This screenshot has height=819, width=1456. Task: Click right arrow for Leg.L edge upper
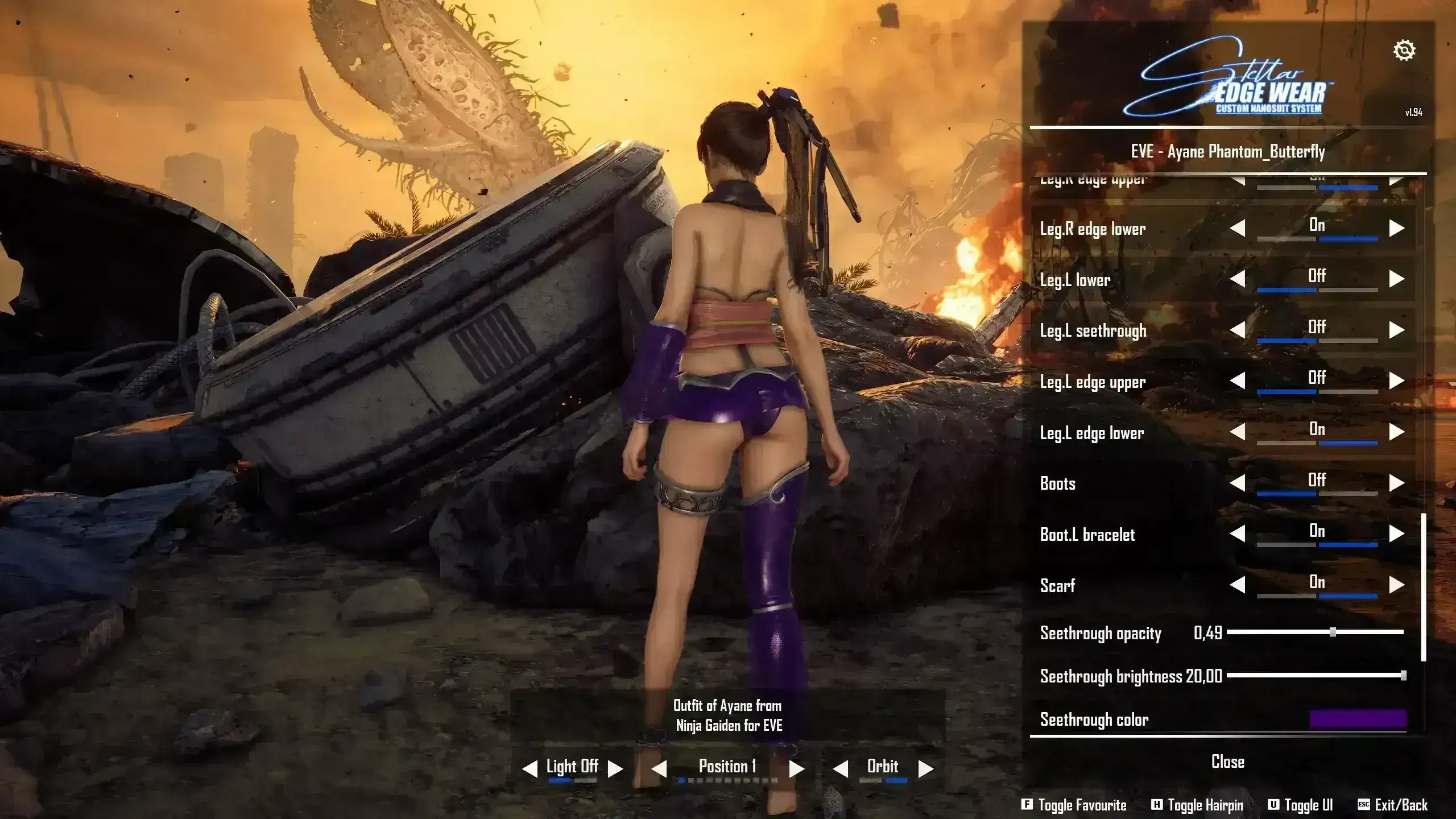click(1396, 381)
